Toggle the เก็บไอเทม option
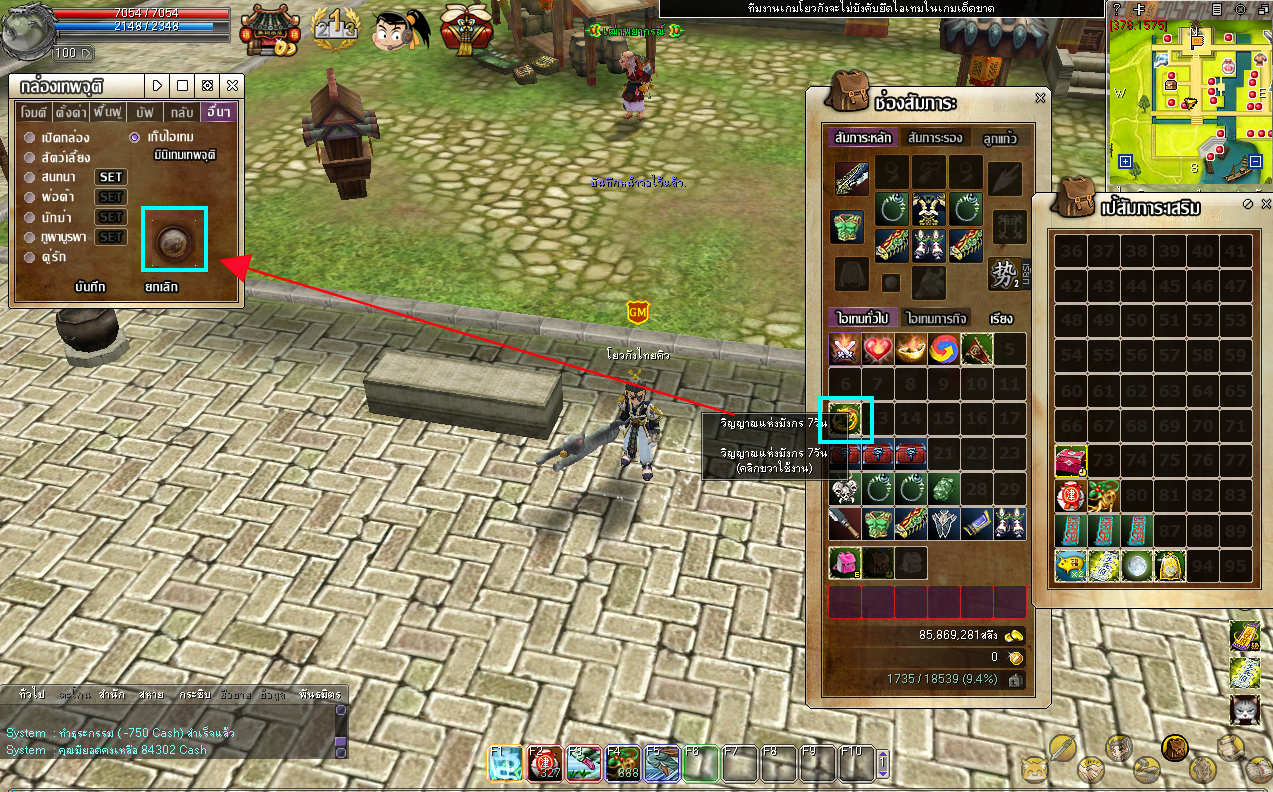Viewport: 1273px width, 792px height. [x=135, y=137]
